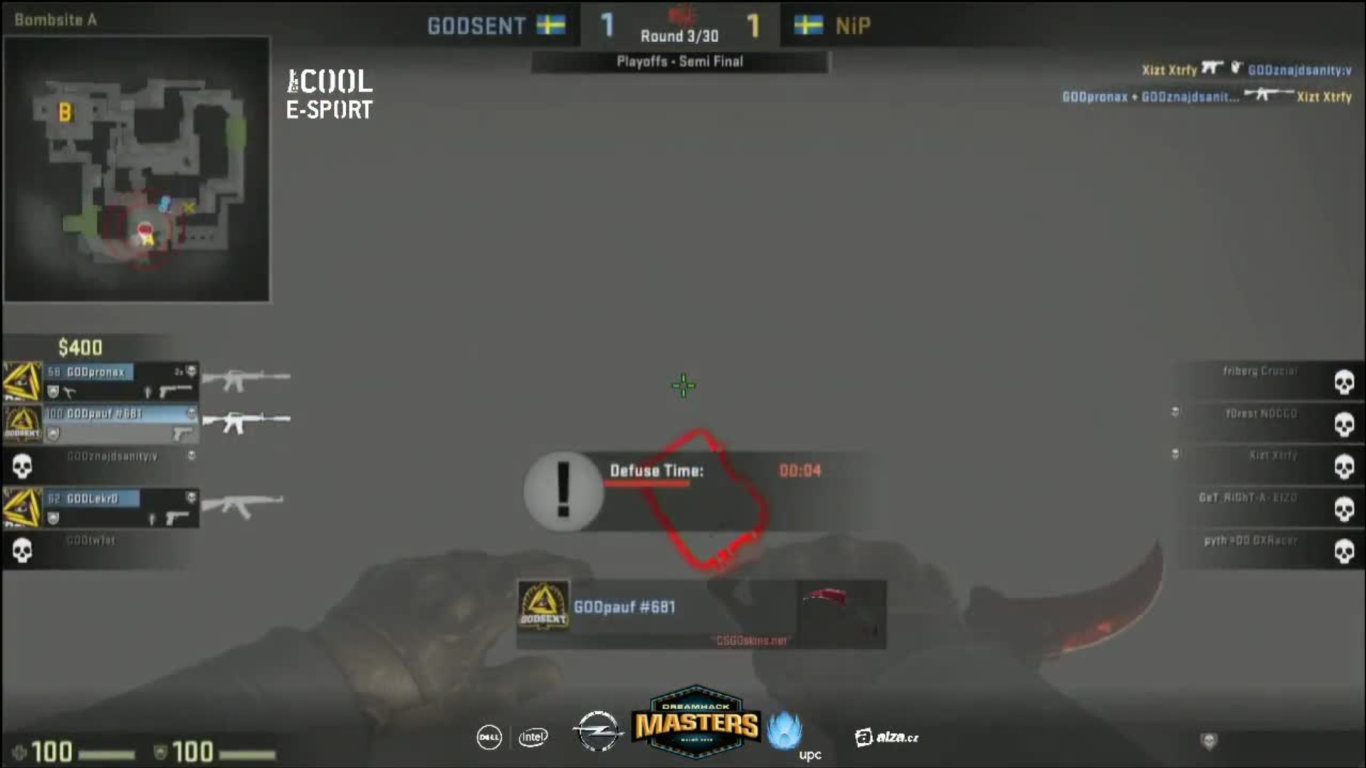Image resolution: width=1366 pixels, height=768 pixels.
Task: Toggle the armor shield icon on GODpronax's row
Action: pos(53,391)
